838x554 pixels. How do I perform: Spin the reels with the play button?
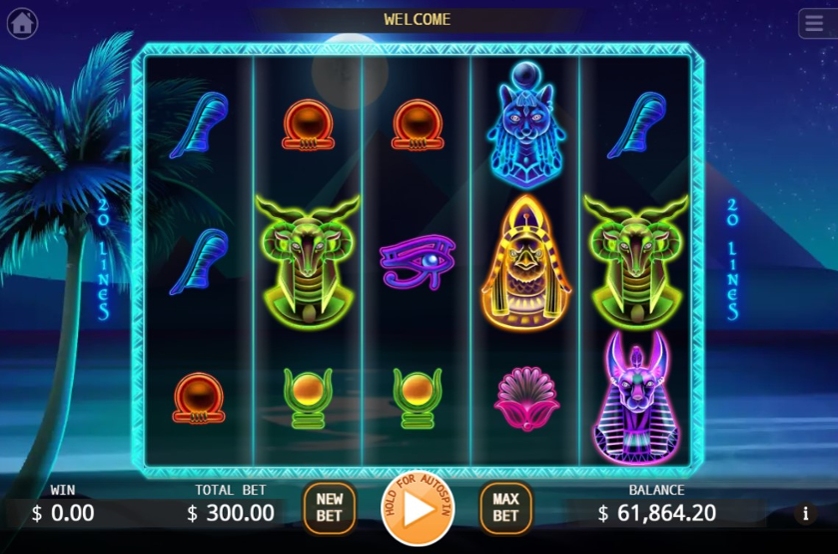pos(417,509)
